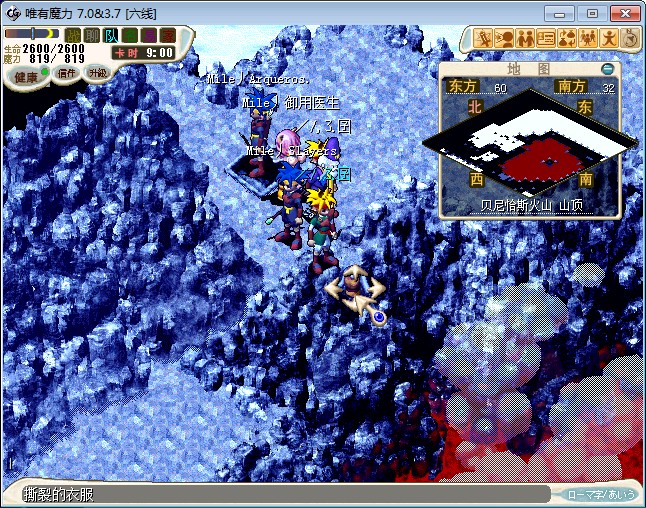
Task: Open the ID card icon
Action: click(546, 39)
